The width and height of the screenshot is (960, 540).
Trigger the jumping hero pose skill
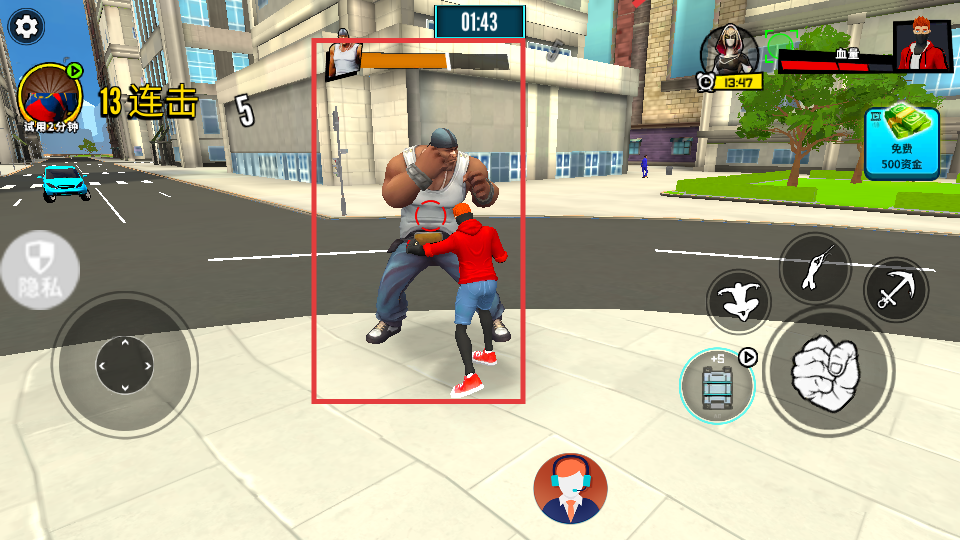click(x=738, y=303)
